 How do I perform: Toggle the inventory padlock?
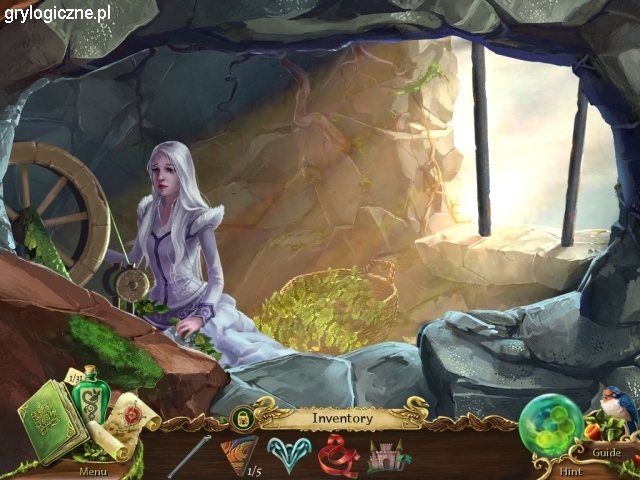tap(240, 417)
